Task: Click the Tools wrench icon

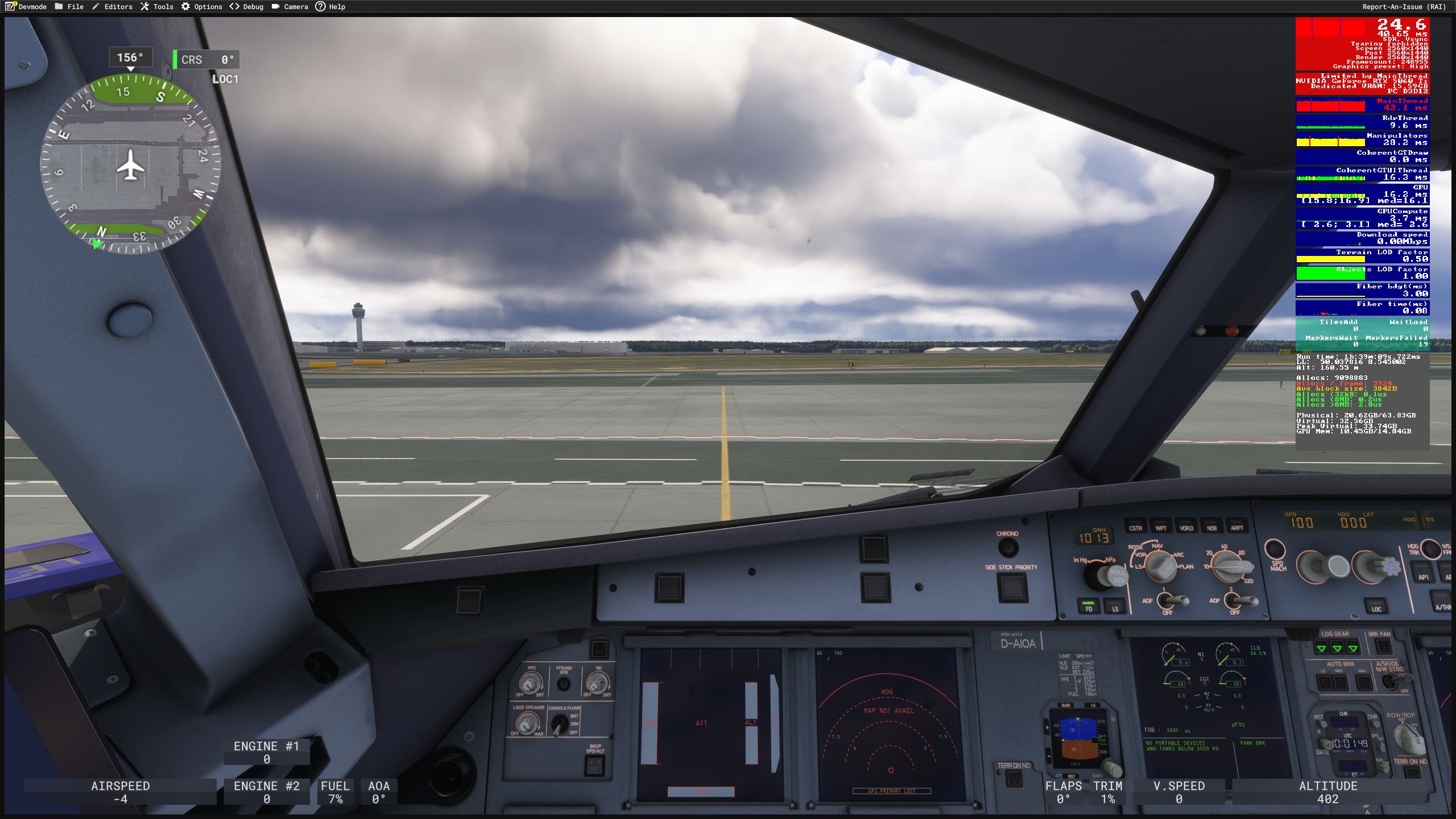Action: [x=145, y=6]
